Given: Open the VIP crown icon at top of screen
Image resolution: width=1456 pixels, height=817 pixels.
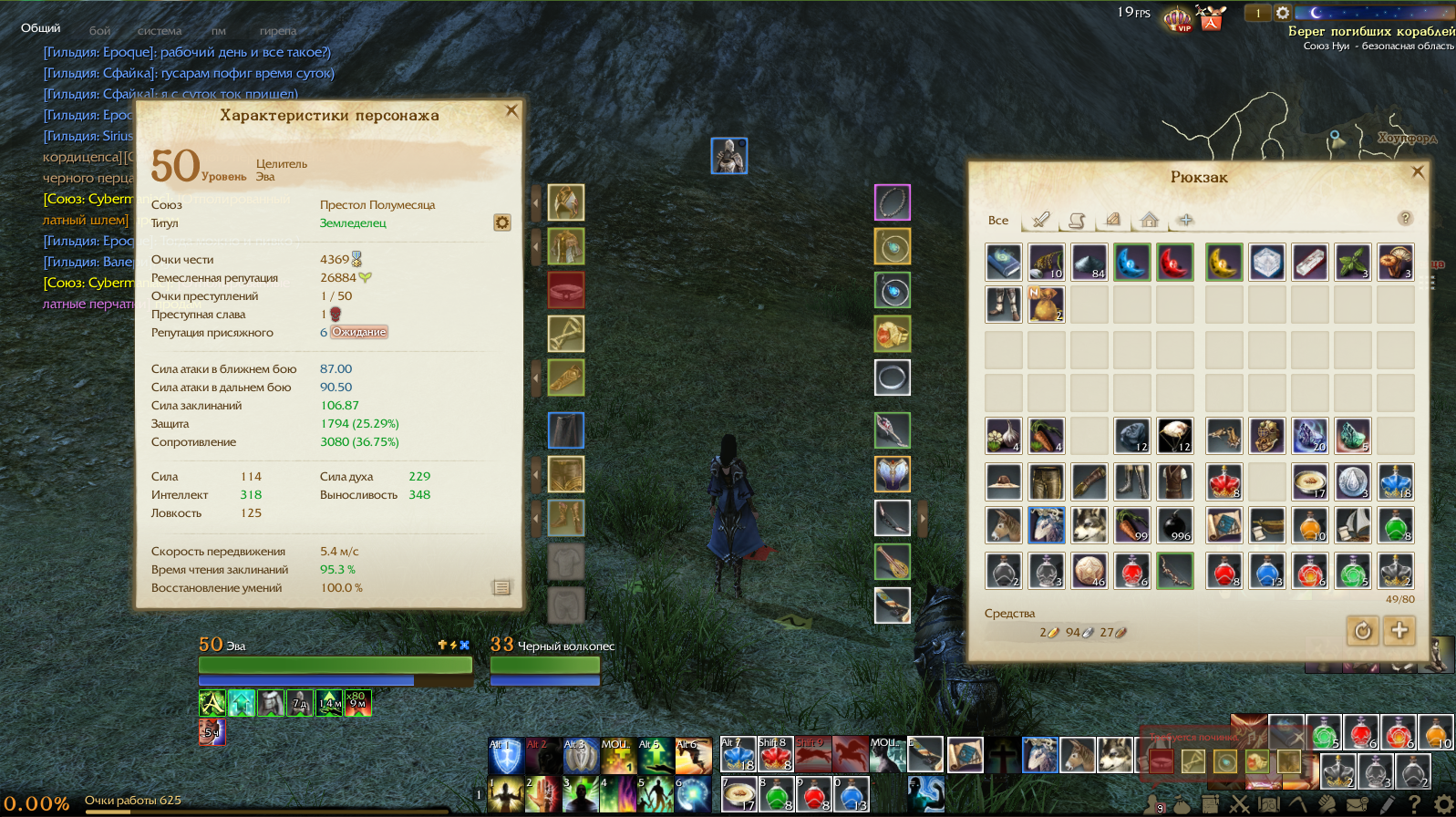Looking at the screenshot, I should [x=1177, y=18].
